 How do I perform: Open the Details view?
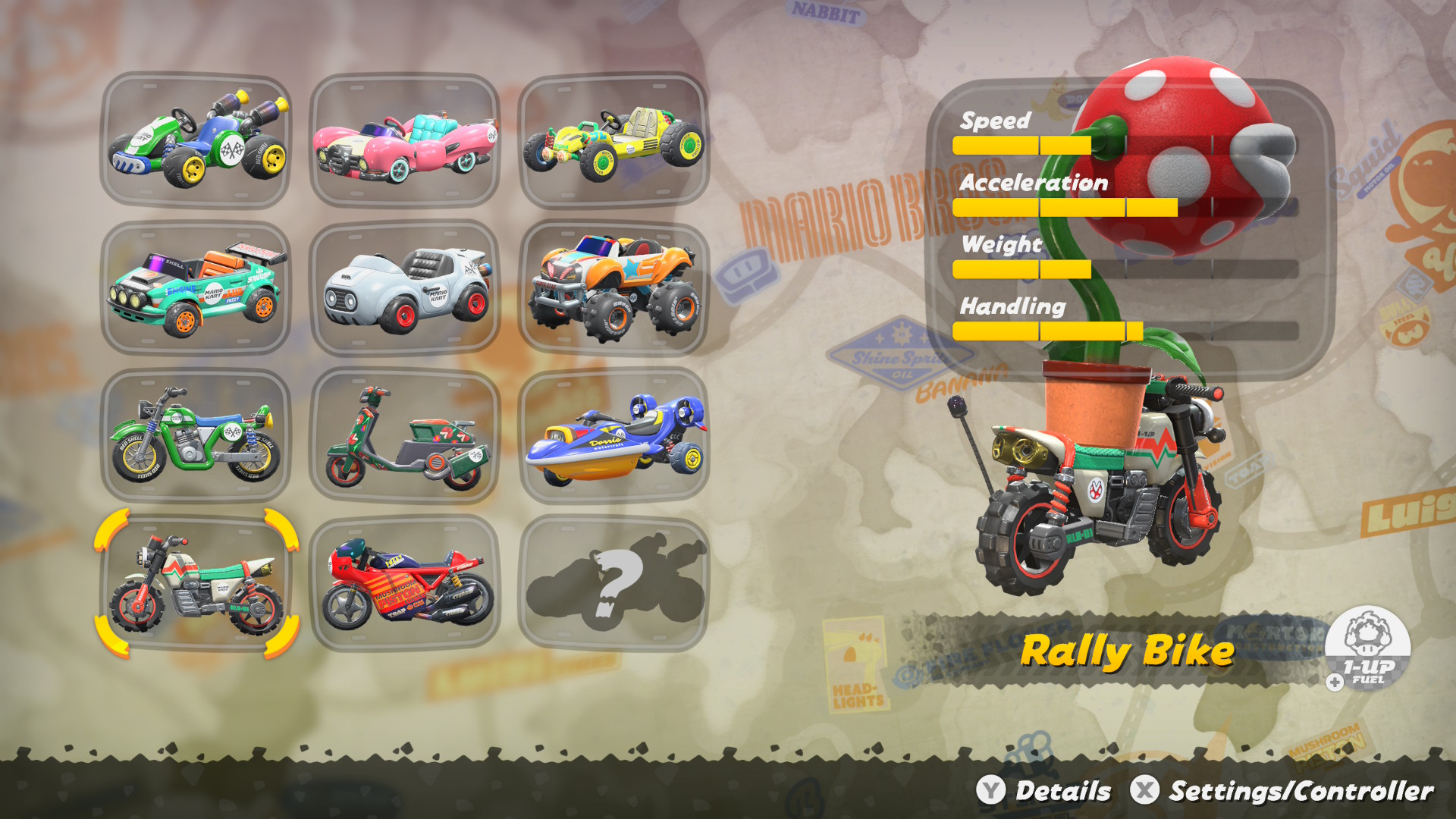[1044, 791]
